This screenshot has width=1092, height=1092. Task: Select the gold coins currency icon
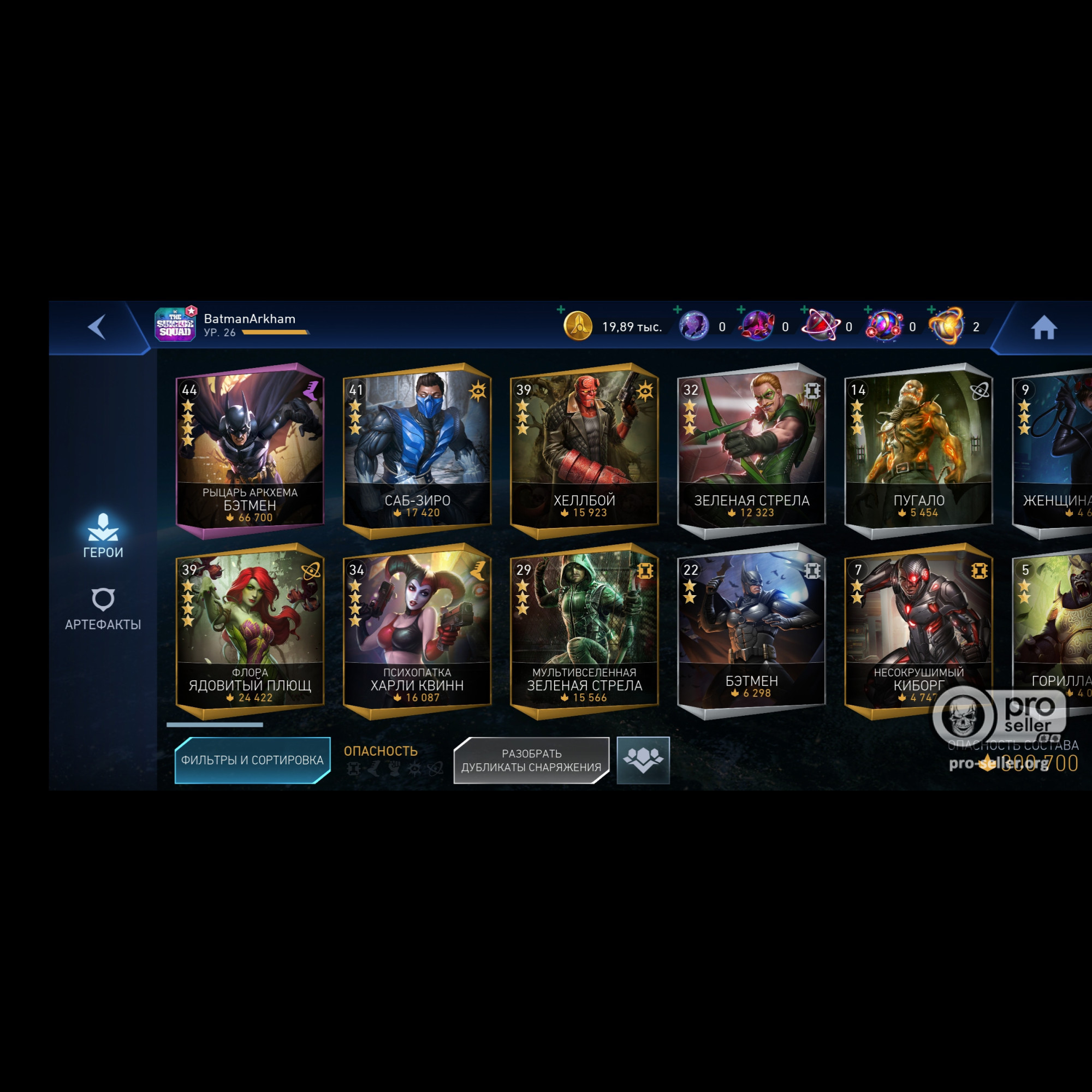click(x=579, y=327)
